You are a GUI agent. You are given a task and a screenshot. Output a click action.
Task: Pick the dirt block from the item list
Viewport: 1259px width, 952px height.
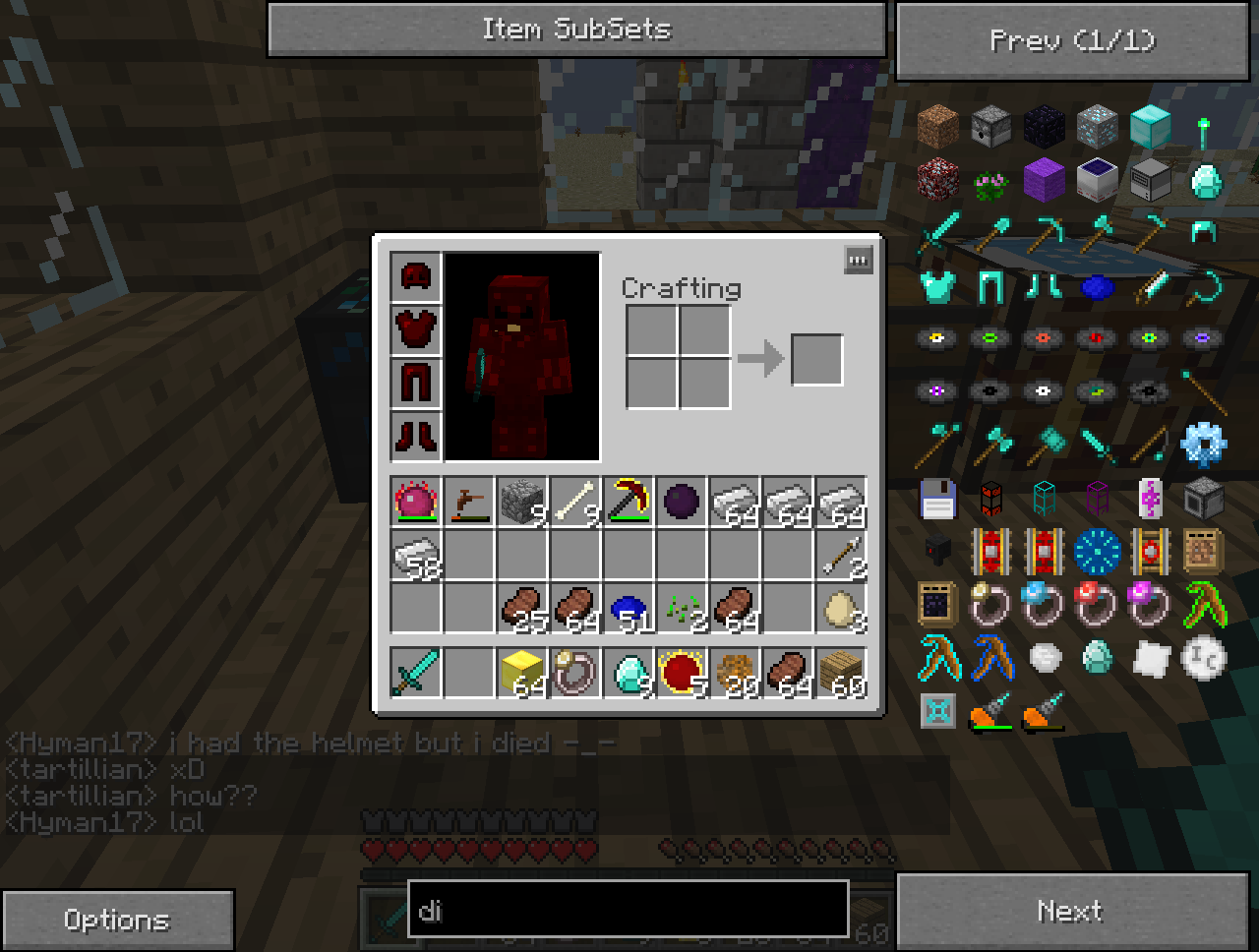point(937,127)
